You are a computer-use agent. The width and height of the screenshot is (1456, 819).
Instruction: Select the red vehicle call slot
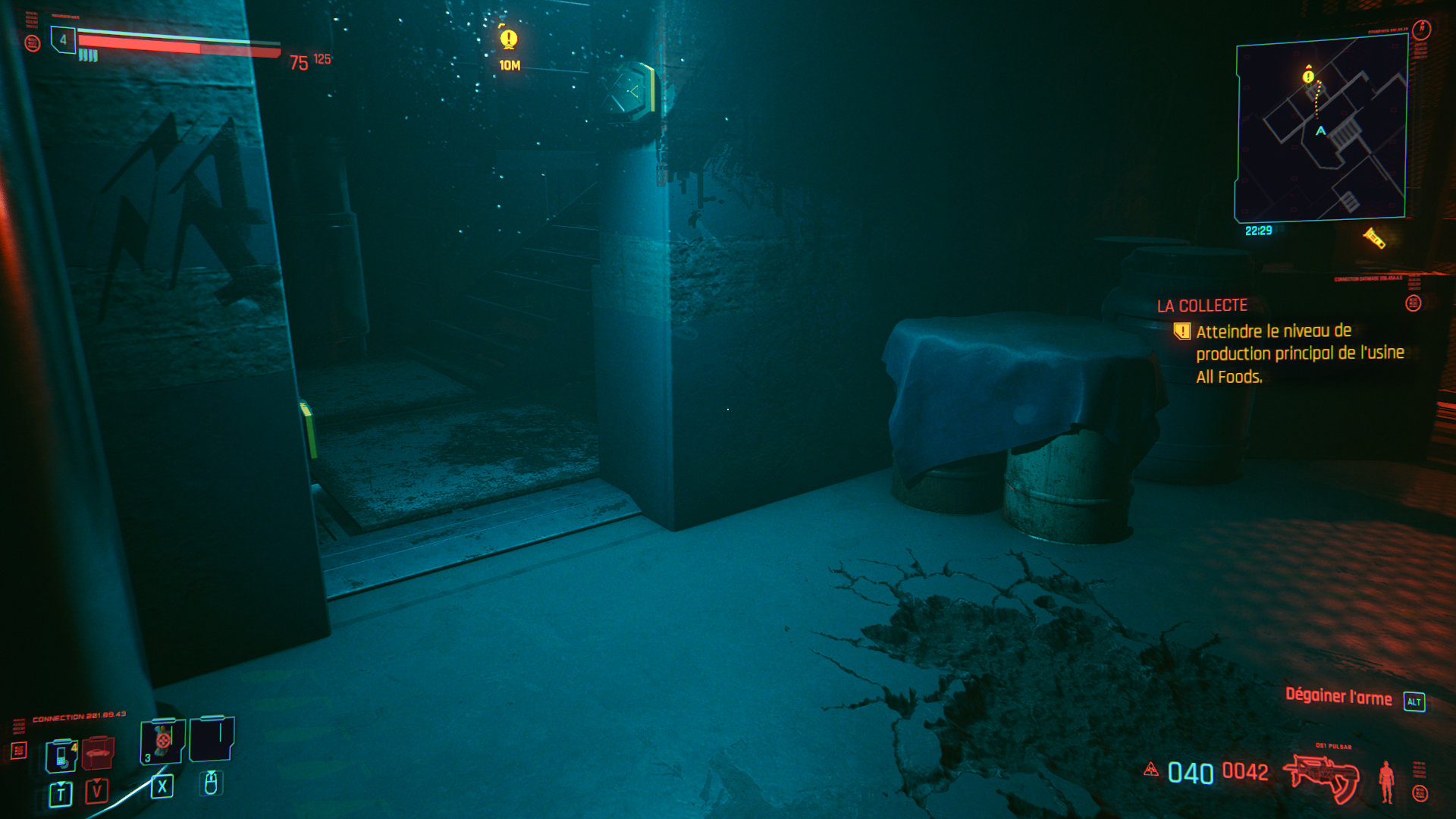click(98, 753)
